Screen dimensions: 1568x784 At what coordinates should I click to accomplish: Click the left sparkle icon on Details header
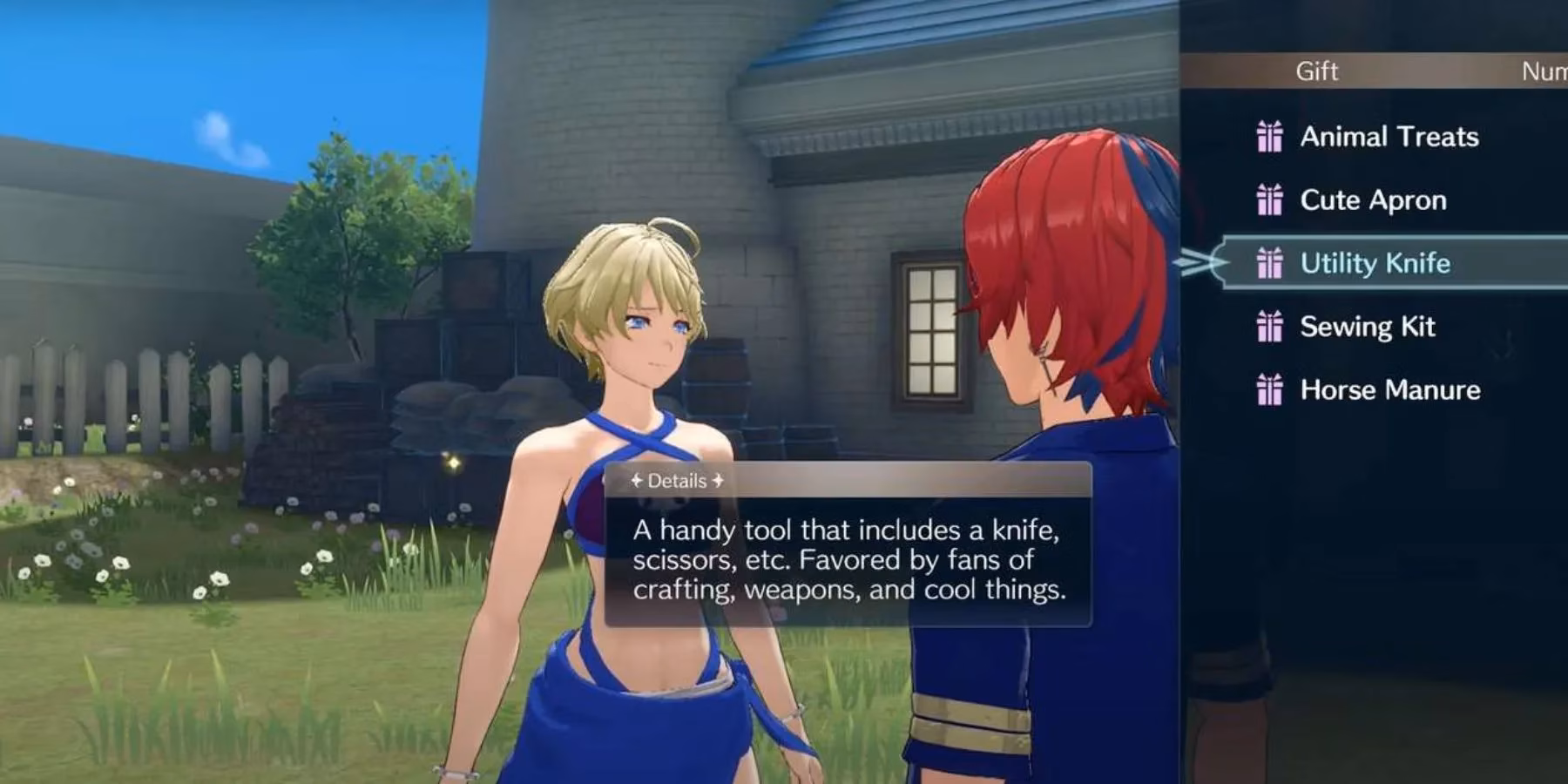click(x=635, y=479)
